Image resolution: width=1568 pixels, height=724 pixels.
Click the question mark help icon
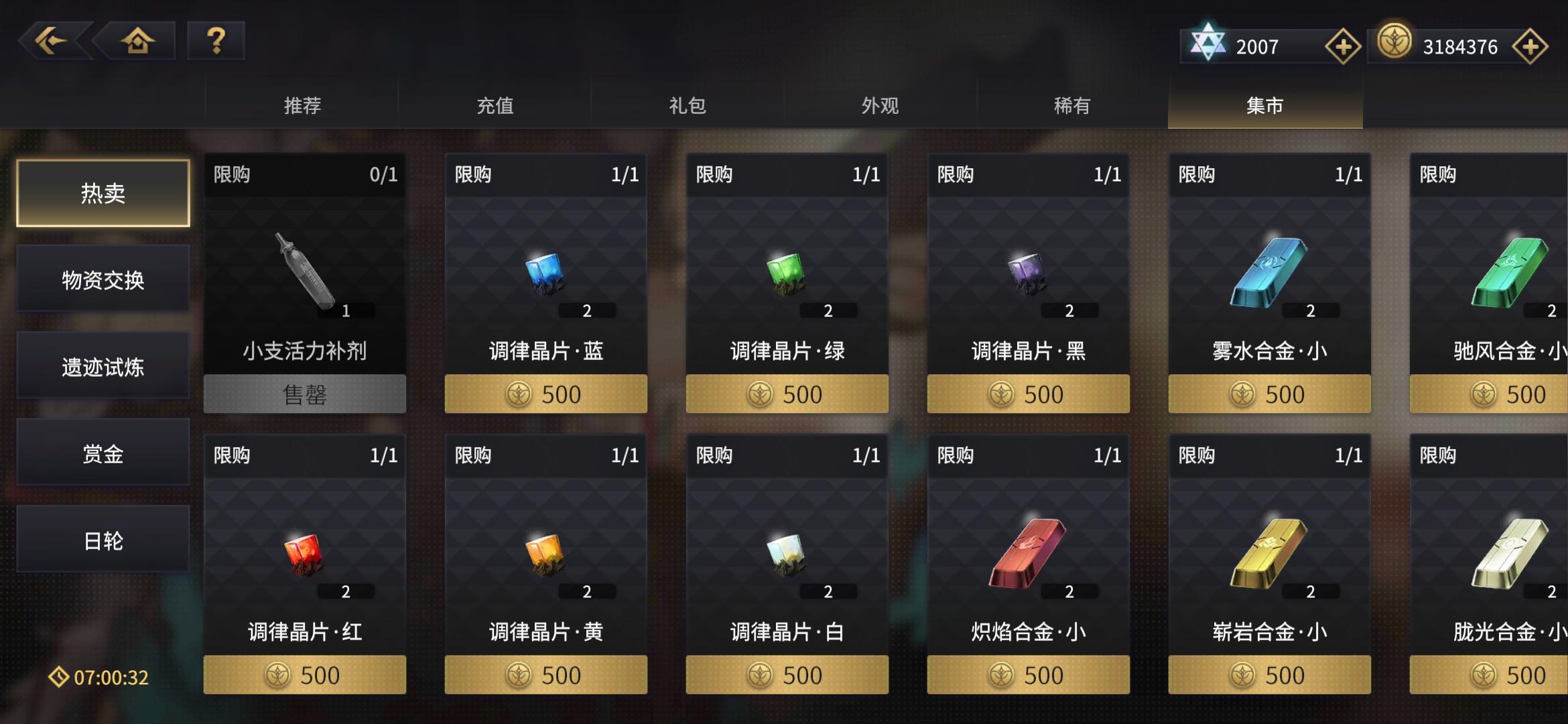215,42
